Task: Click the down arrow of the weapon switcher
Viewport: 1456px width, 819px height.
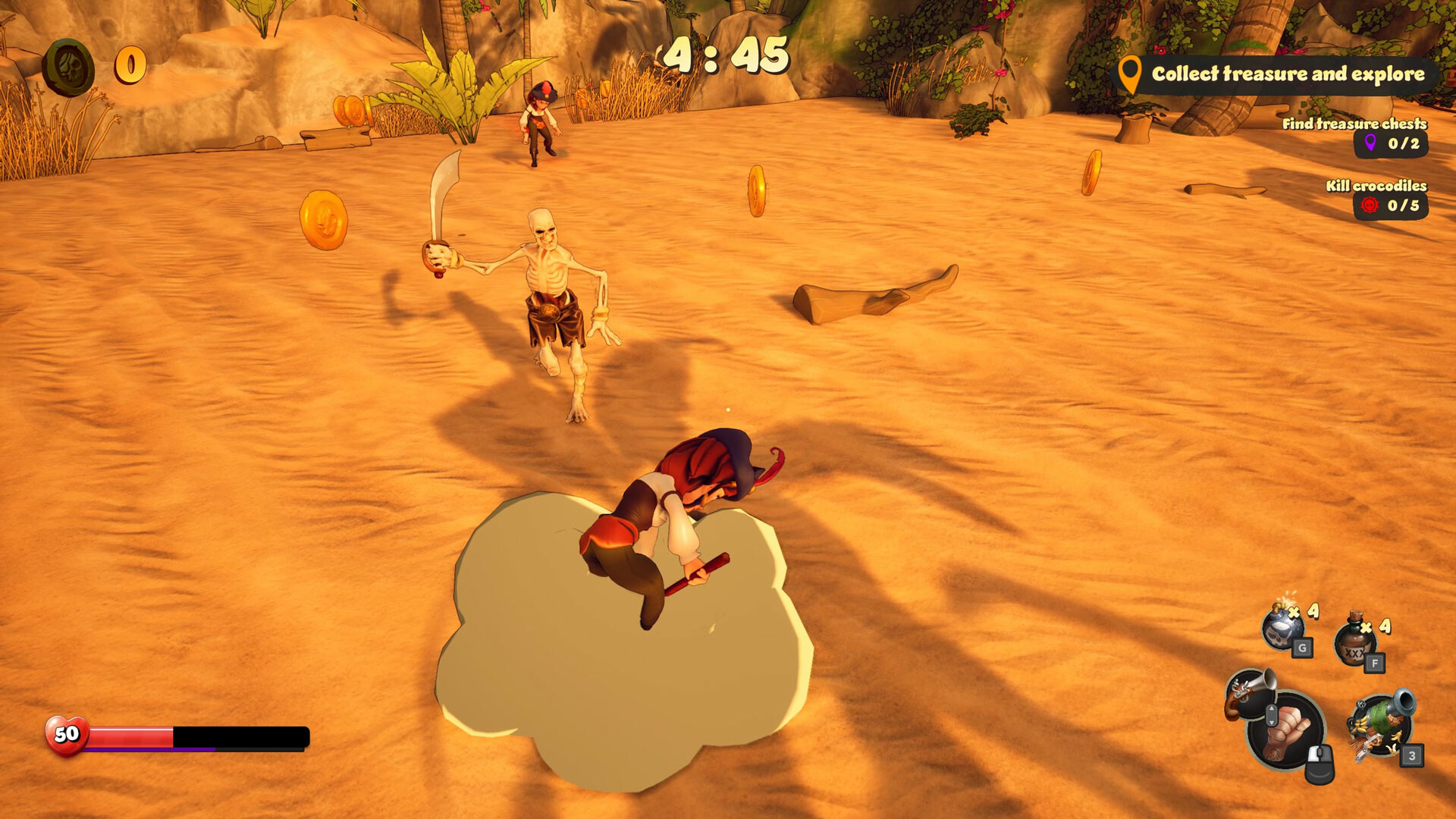Action: coord(1272,723)
